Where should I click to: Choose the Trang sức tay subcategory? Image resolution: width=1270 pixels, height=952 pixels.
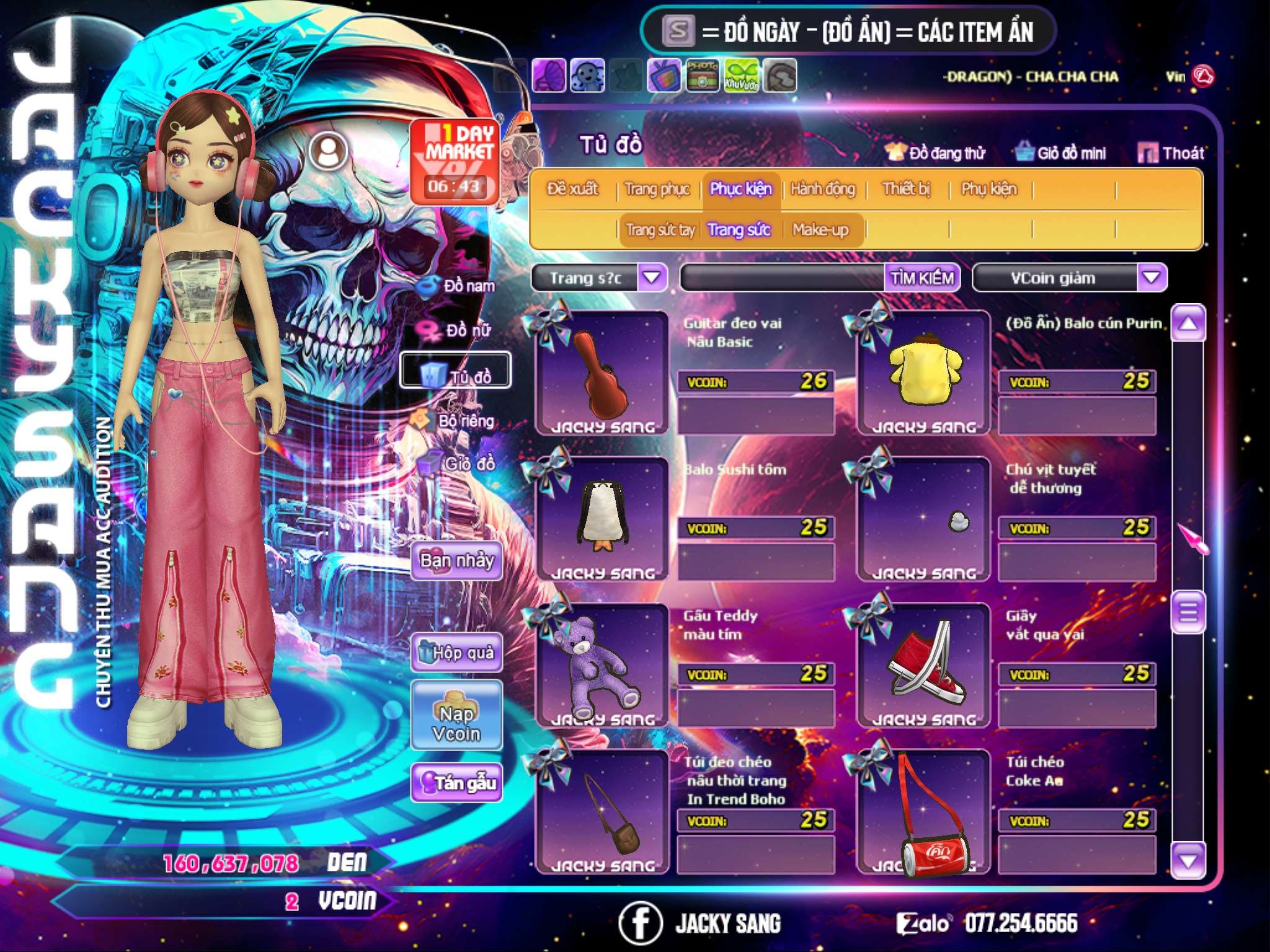tap(660, 230)
